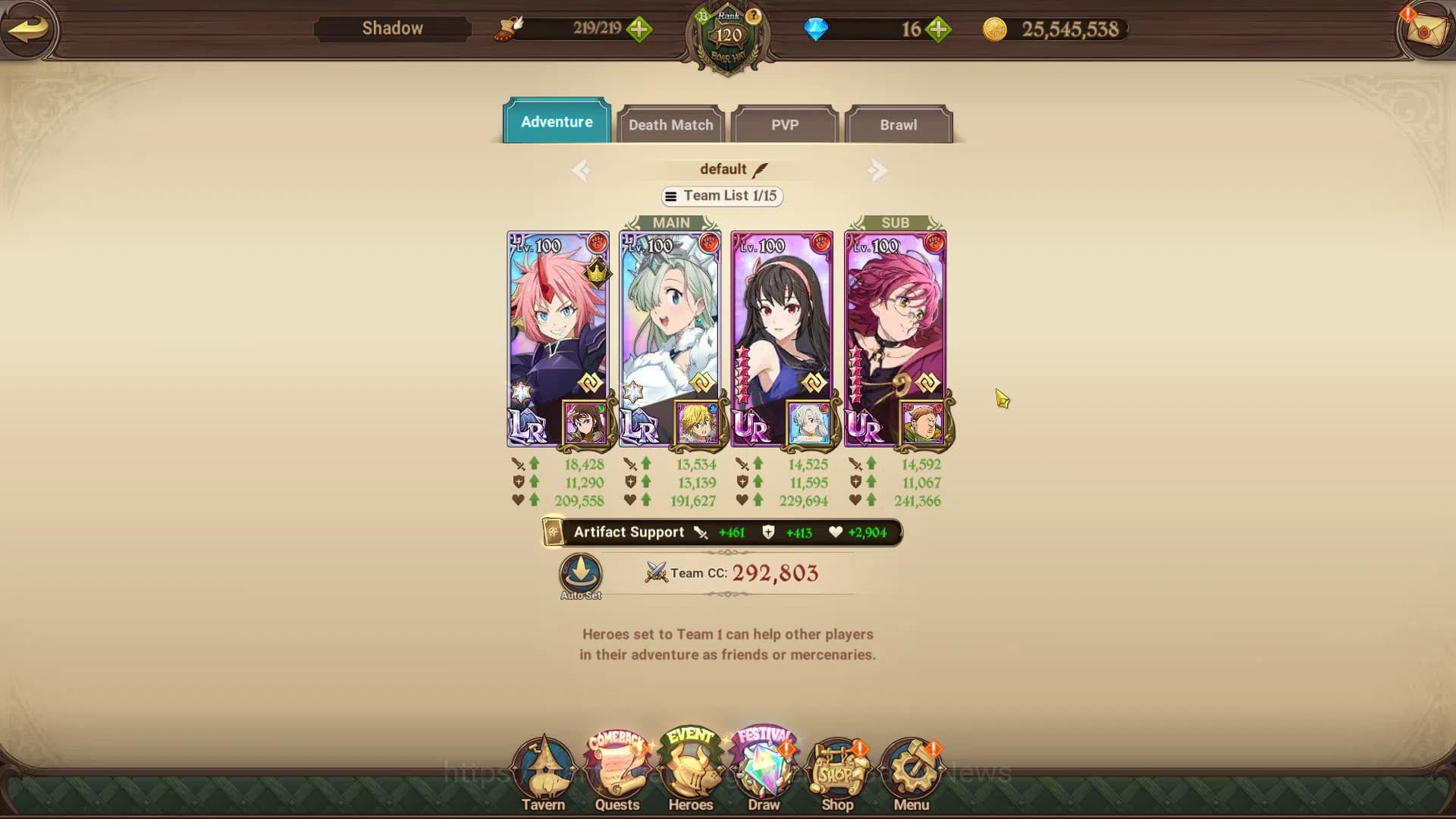1456x819 pixels.
Task: Rename the team using the pencil icon
Action: 761,168
